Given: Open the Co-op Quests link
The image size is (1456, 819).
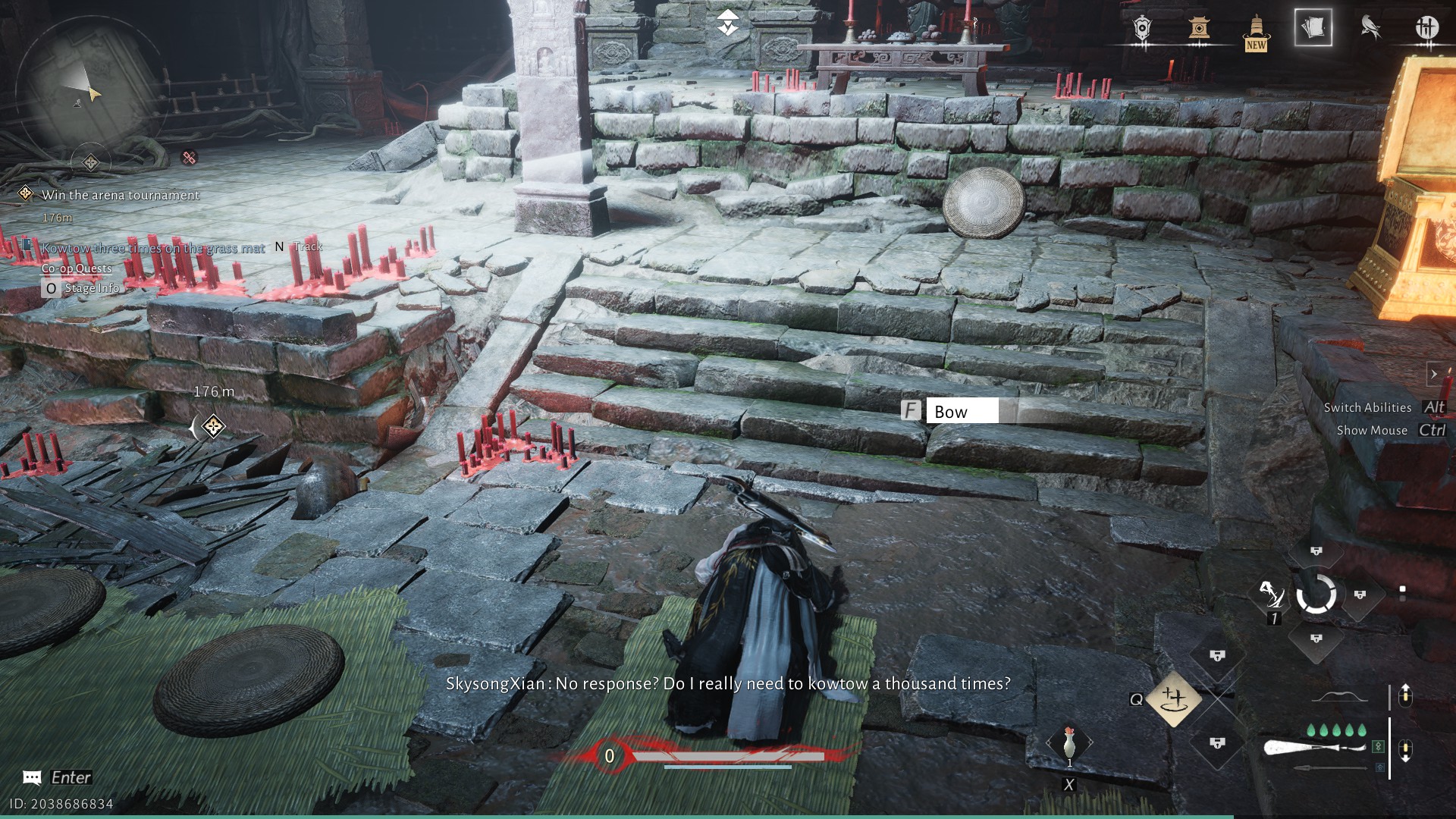Looking at the screenshot, I should coord(77,268).
